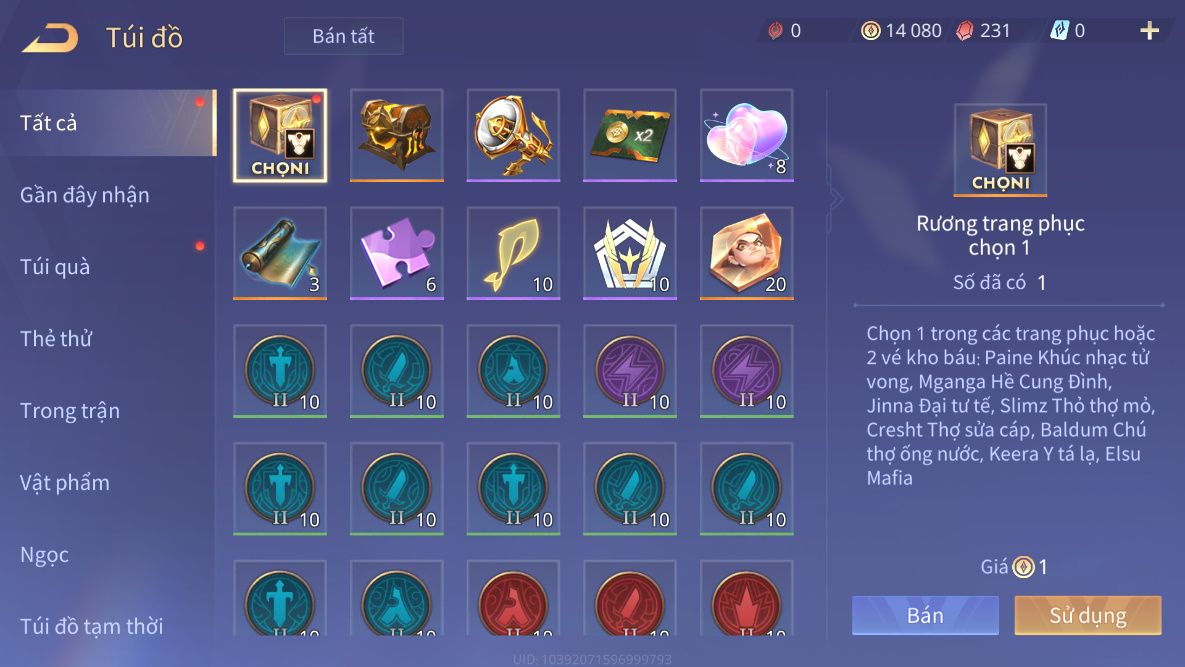Select the purple puzzle piece item
Screen dimensions: 1185x667
[x=396, y=253]
